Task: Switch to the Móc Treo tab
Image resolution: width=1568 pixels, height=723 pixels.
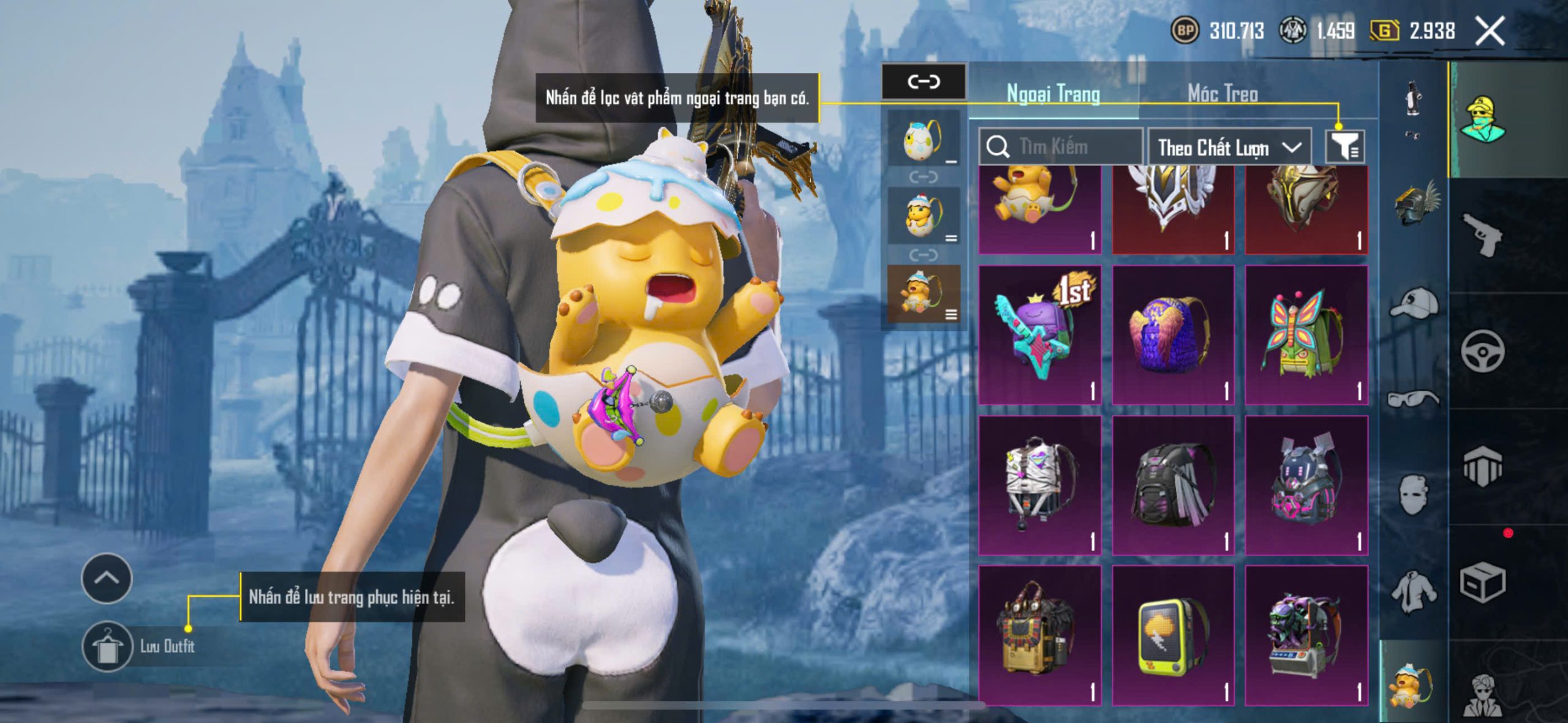Action: coord(1223,94)
